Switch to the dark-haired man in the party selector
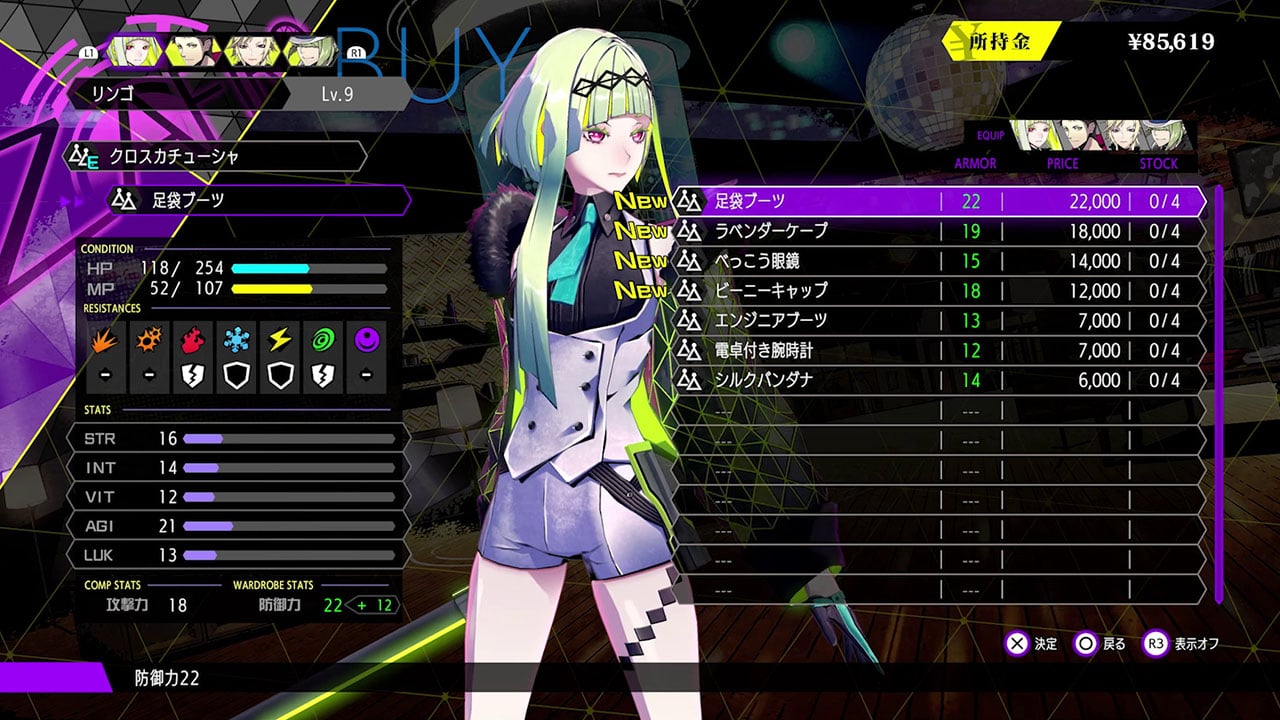Screen dimensions: 1280x720 click(x=189, y=49)
